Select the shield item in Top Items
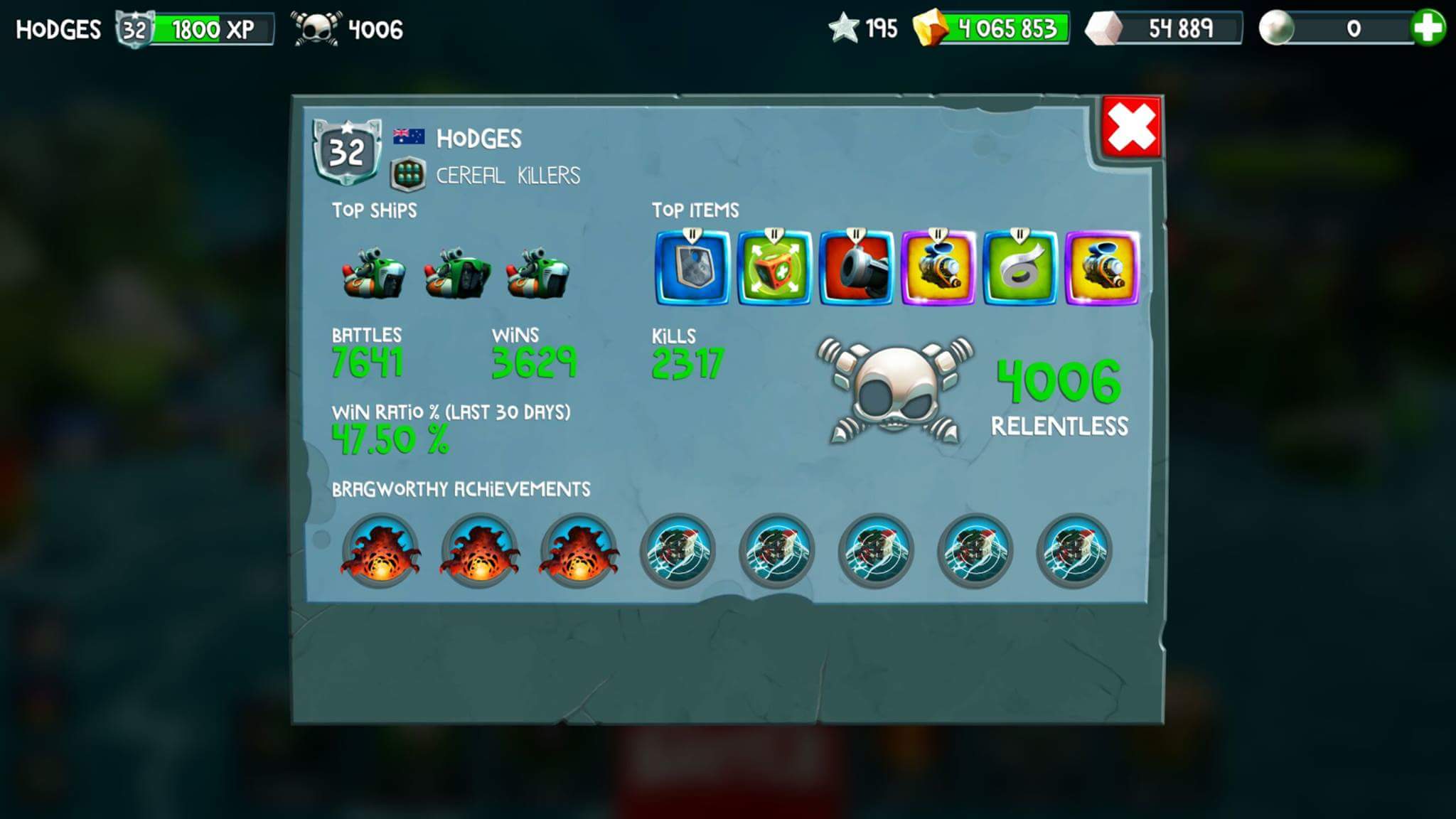The height and width of the screenshot is (819, 1456). (x=692, y=268)
